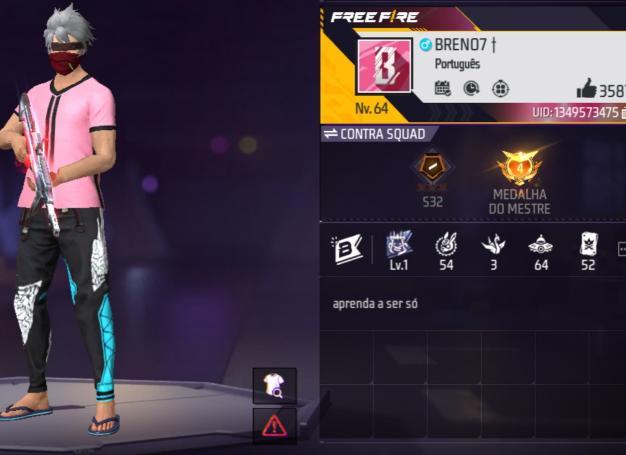Screen dimensions: 626x455
Task: Choose the playing card icon showing 52
Action: pyautogui.click(x=588, y=245)
